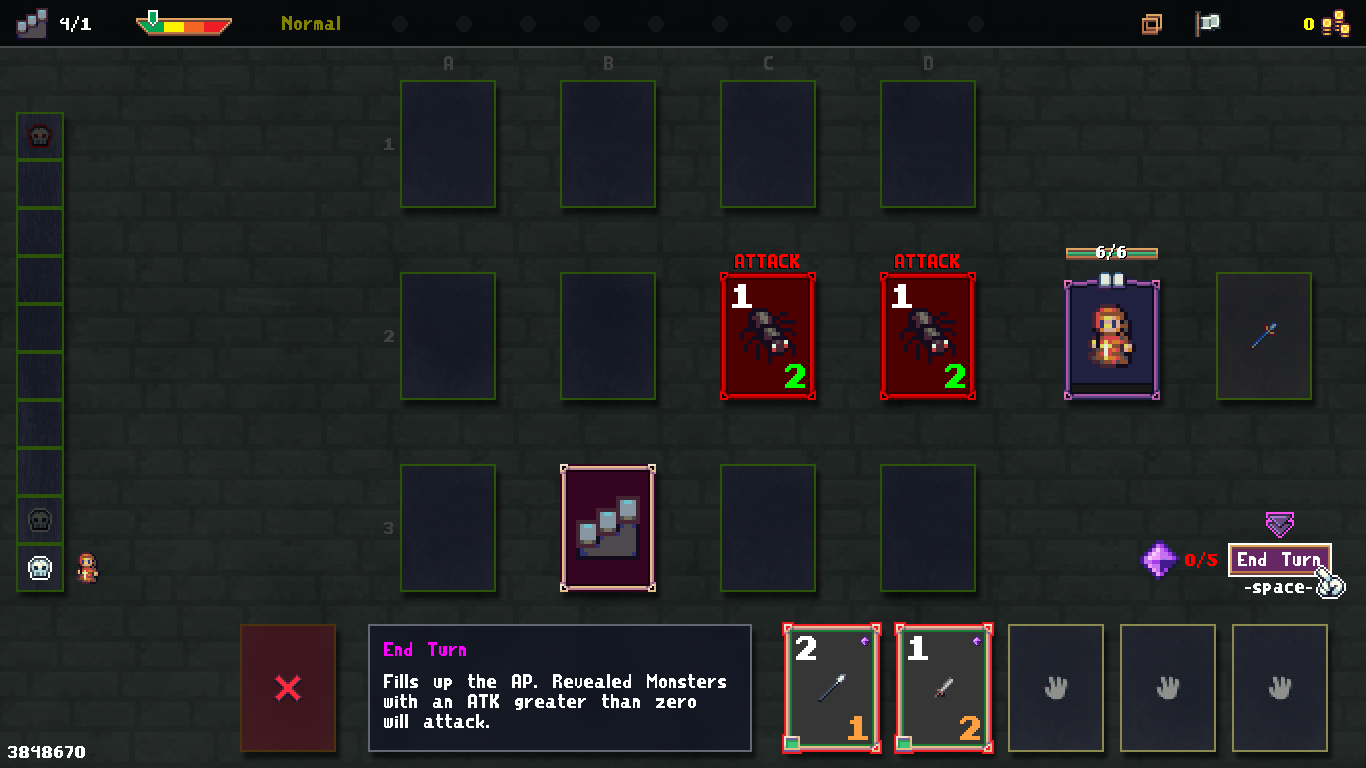
Task: Click the white flag icon
Action: [1208, 23]
